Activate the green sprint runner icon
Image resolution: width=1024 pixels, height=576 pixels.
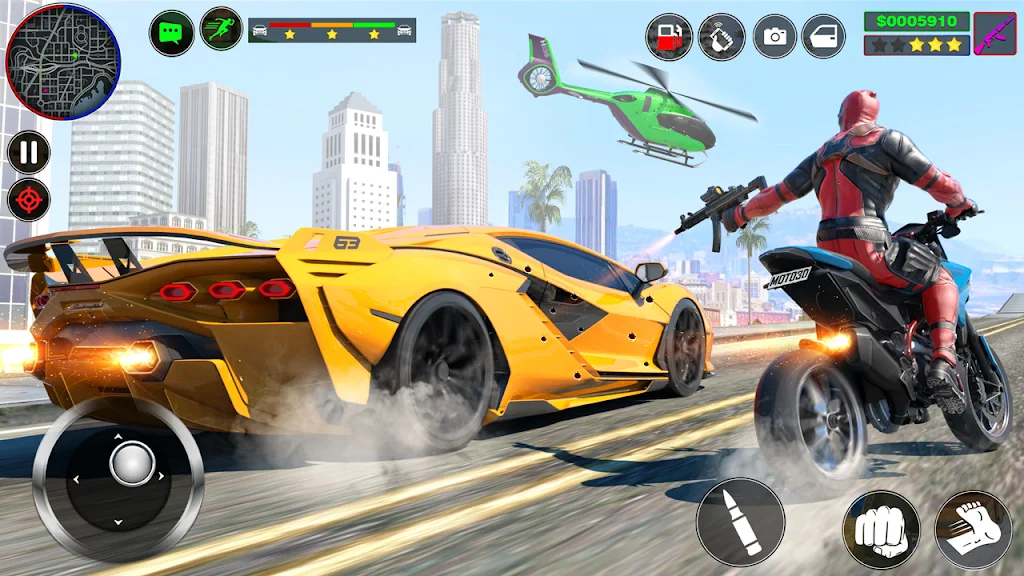221,30
